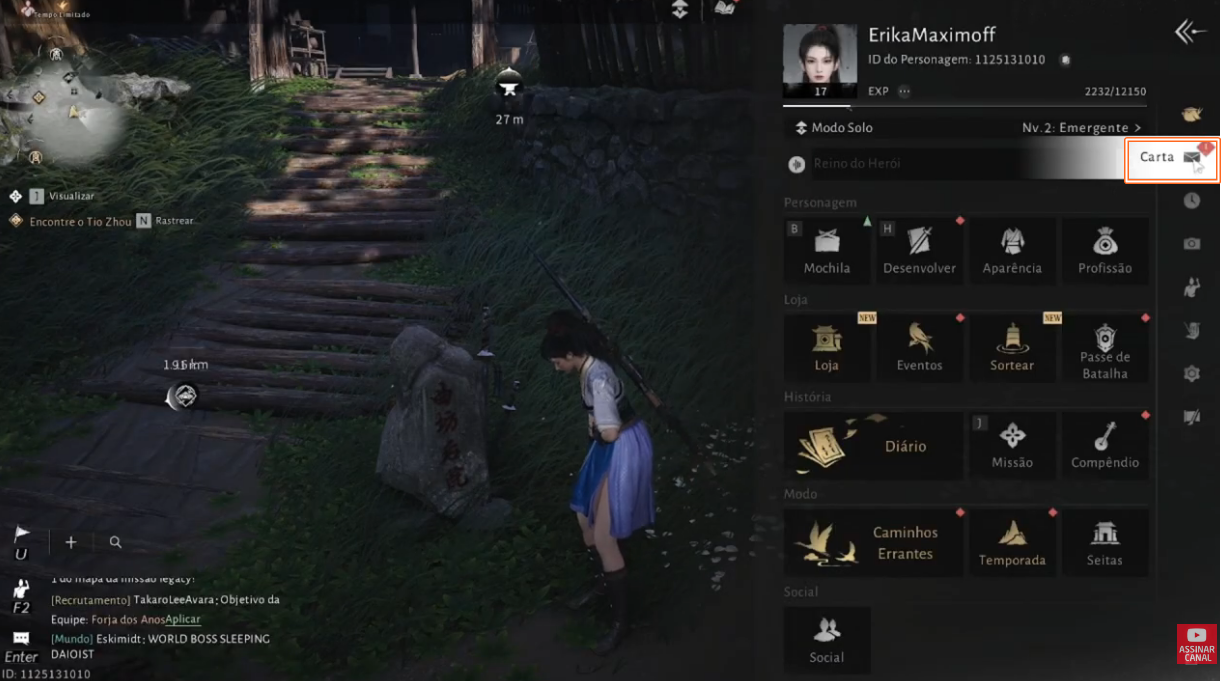
Task: Open the Eventos menu
Action: tap(919, 348)
